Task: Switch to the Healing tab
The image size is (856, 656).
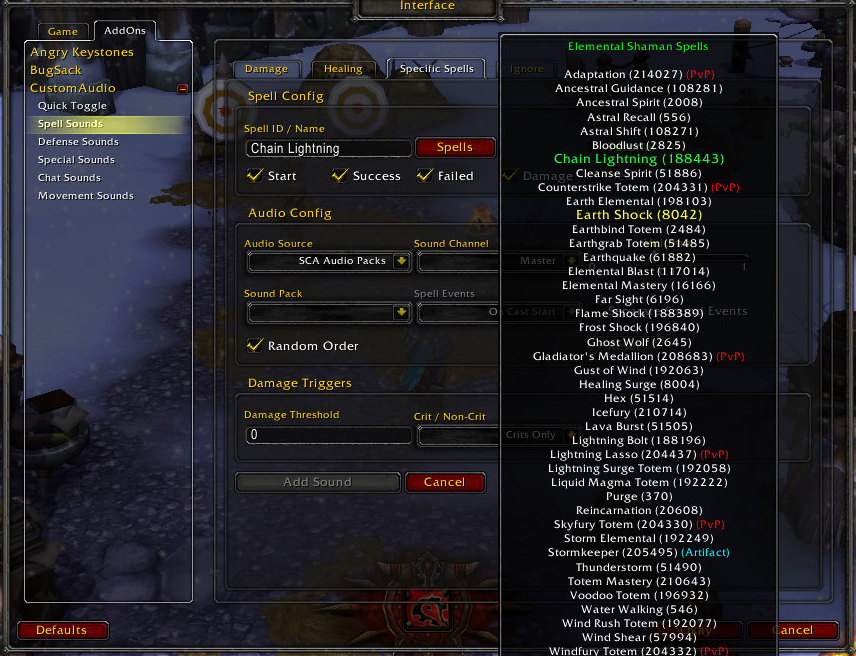Action: tap(343, 69)
